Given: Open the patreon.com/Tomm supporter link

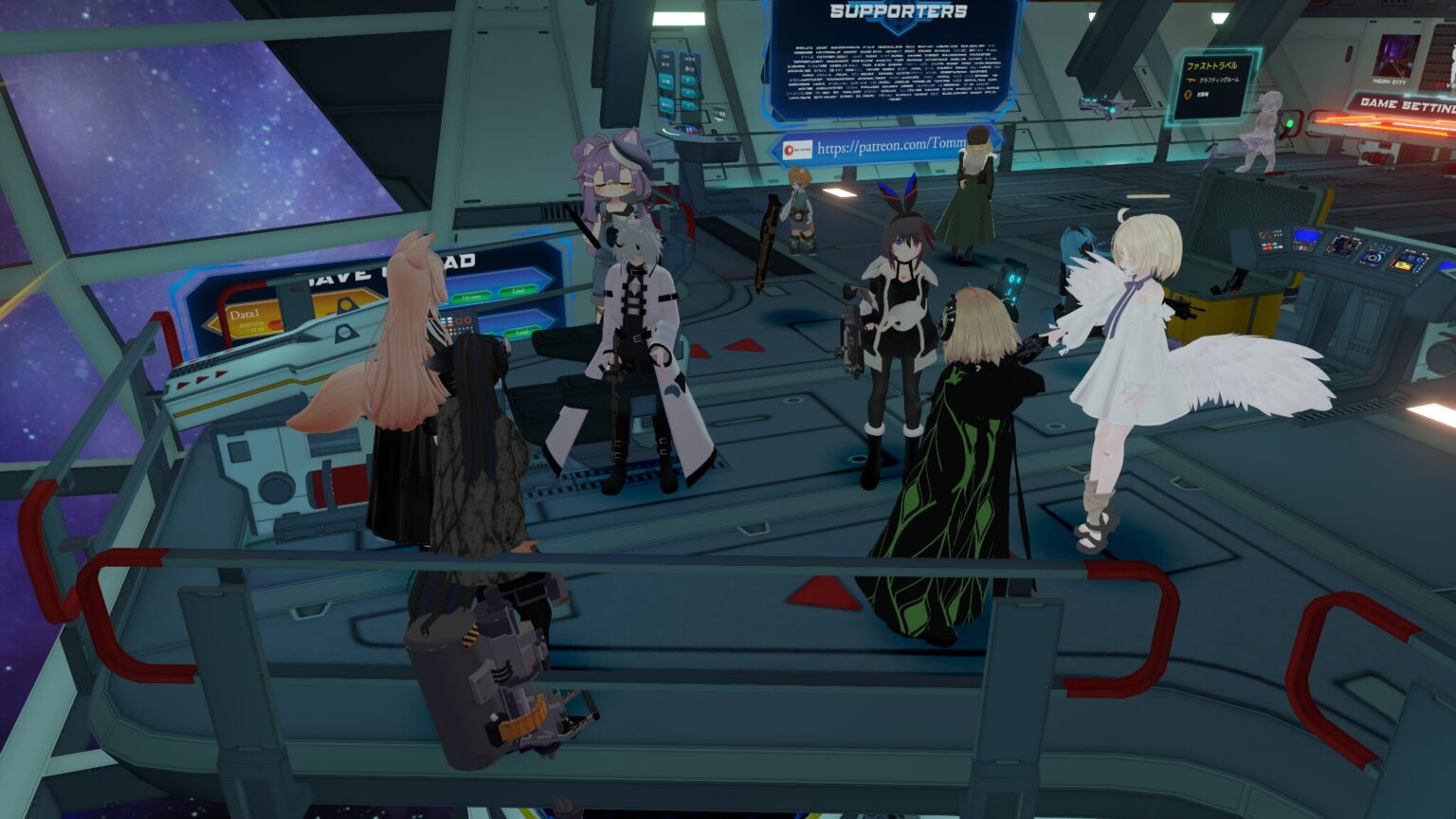Looking at the screenshot, I should tap(891, 149).
